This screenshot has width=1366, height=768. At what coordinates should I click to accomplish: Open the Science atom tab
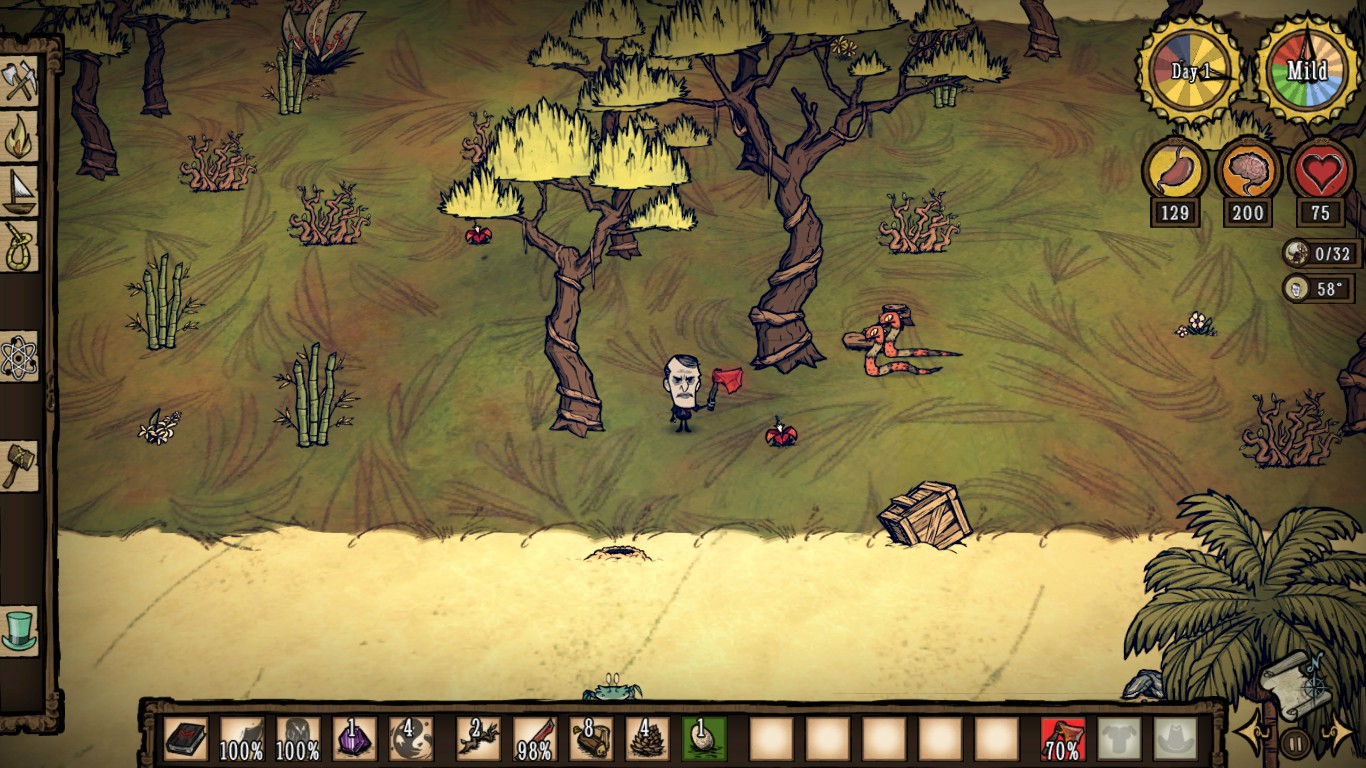(x=20, y=356)
